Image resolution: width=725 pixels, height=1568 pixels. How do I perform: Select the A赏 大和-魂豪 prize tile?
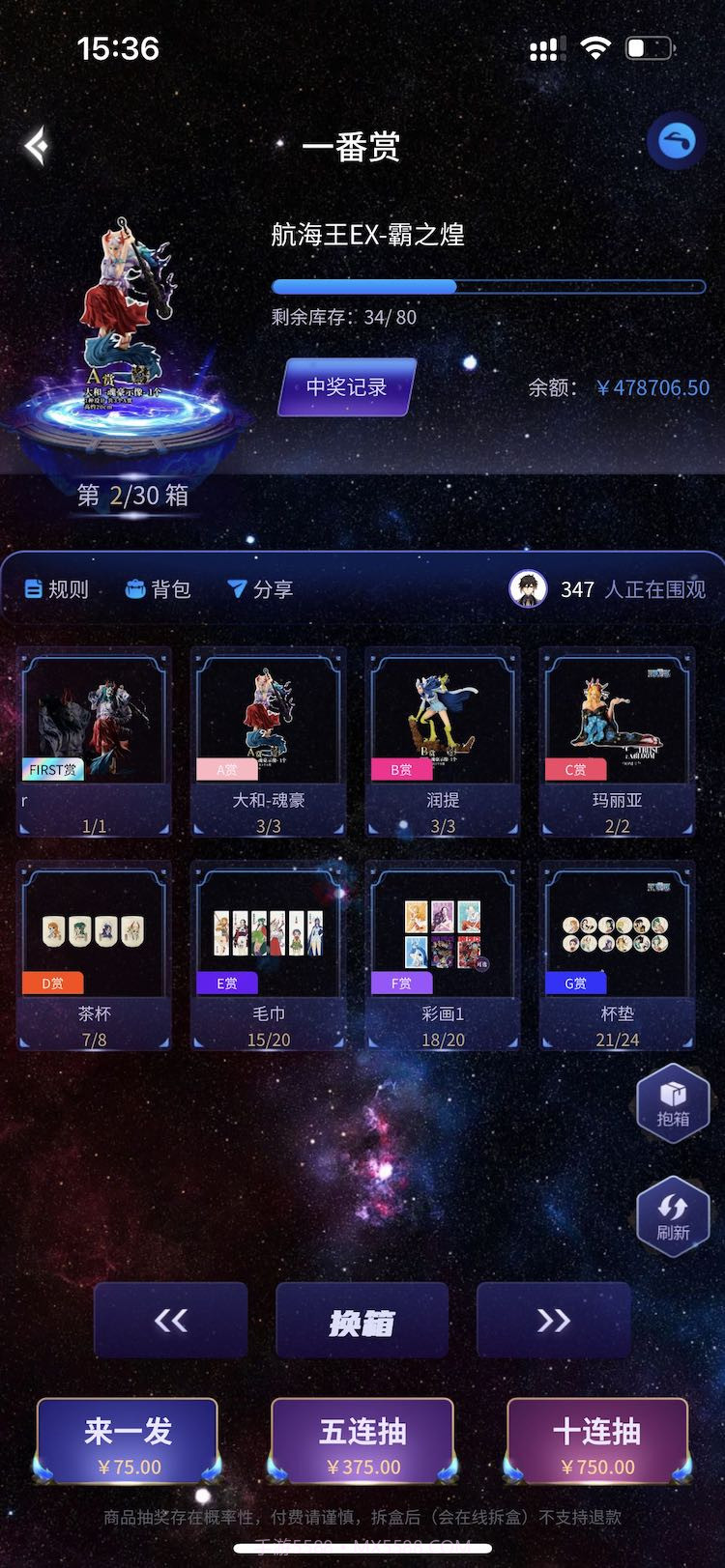[269, 740]
